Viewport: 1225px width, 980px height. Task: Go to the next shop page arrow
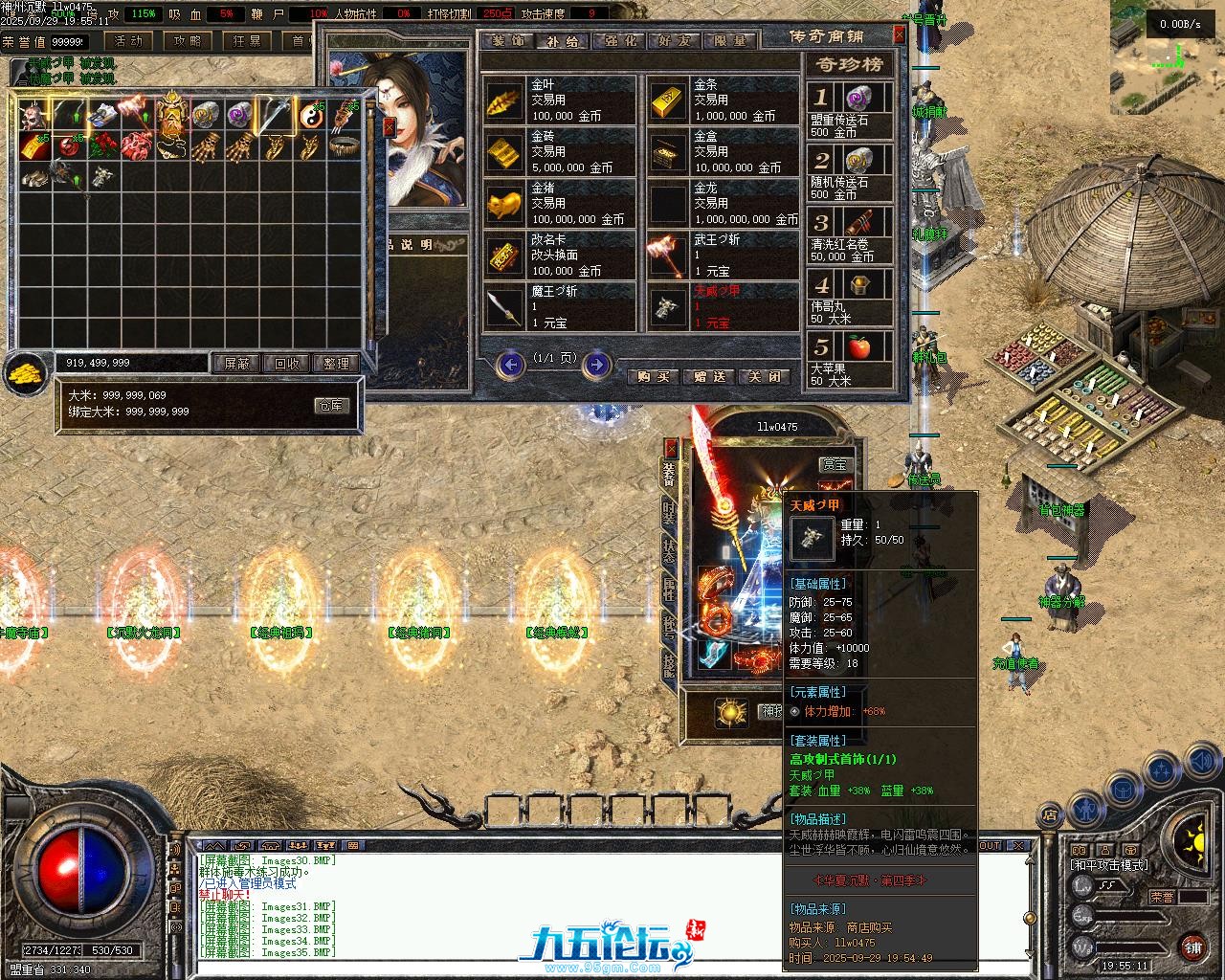pos(596,364)
